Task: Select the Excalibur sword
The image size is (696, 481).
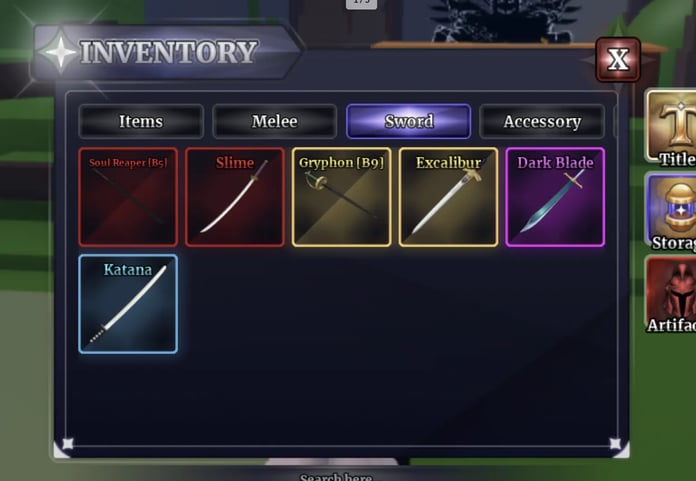Action: click(448, 197)
